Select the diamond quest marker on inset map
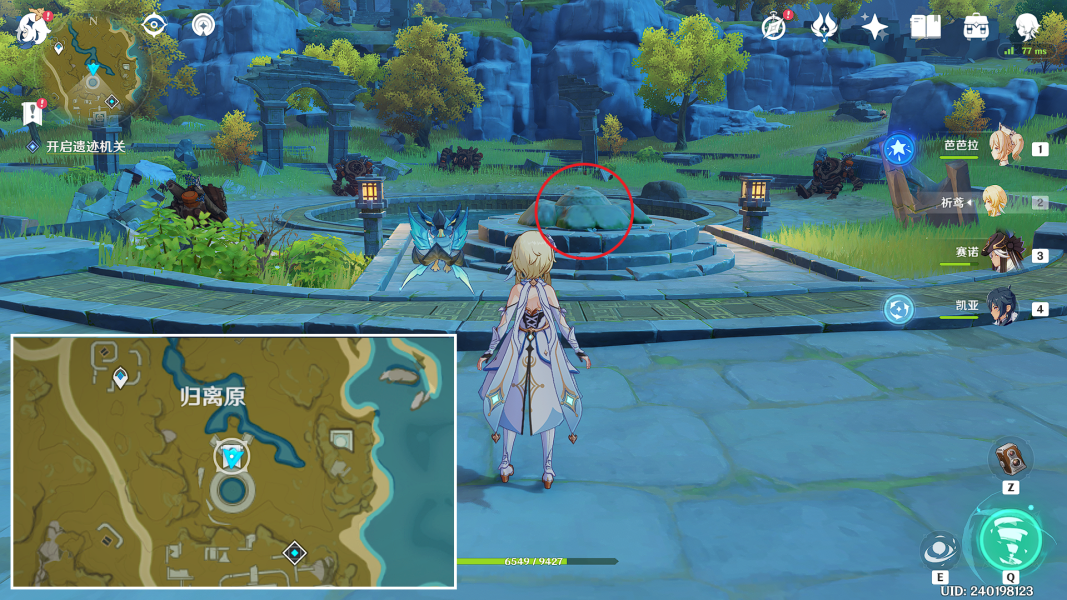Screen dimensions: 1067x600 click(x=294, y=552)
